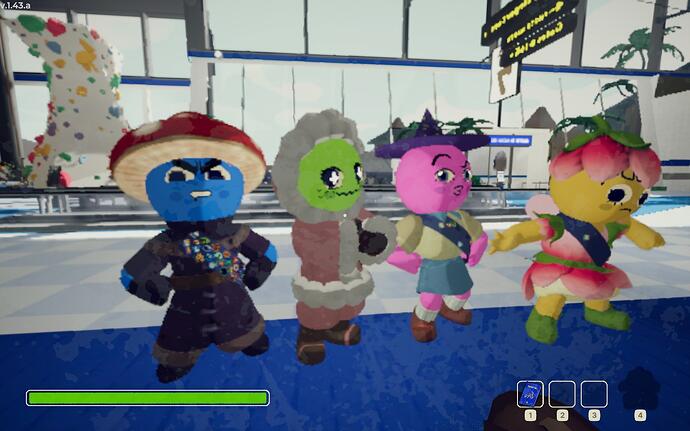Select the blue passport hotbar slot
The image size is (690, 431).
click(x=530, y=393)
